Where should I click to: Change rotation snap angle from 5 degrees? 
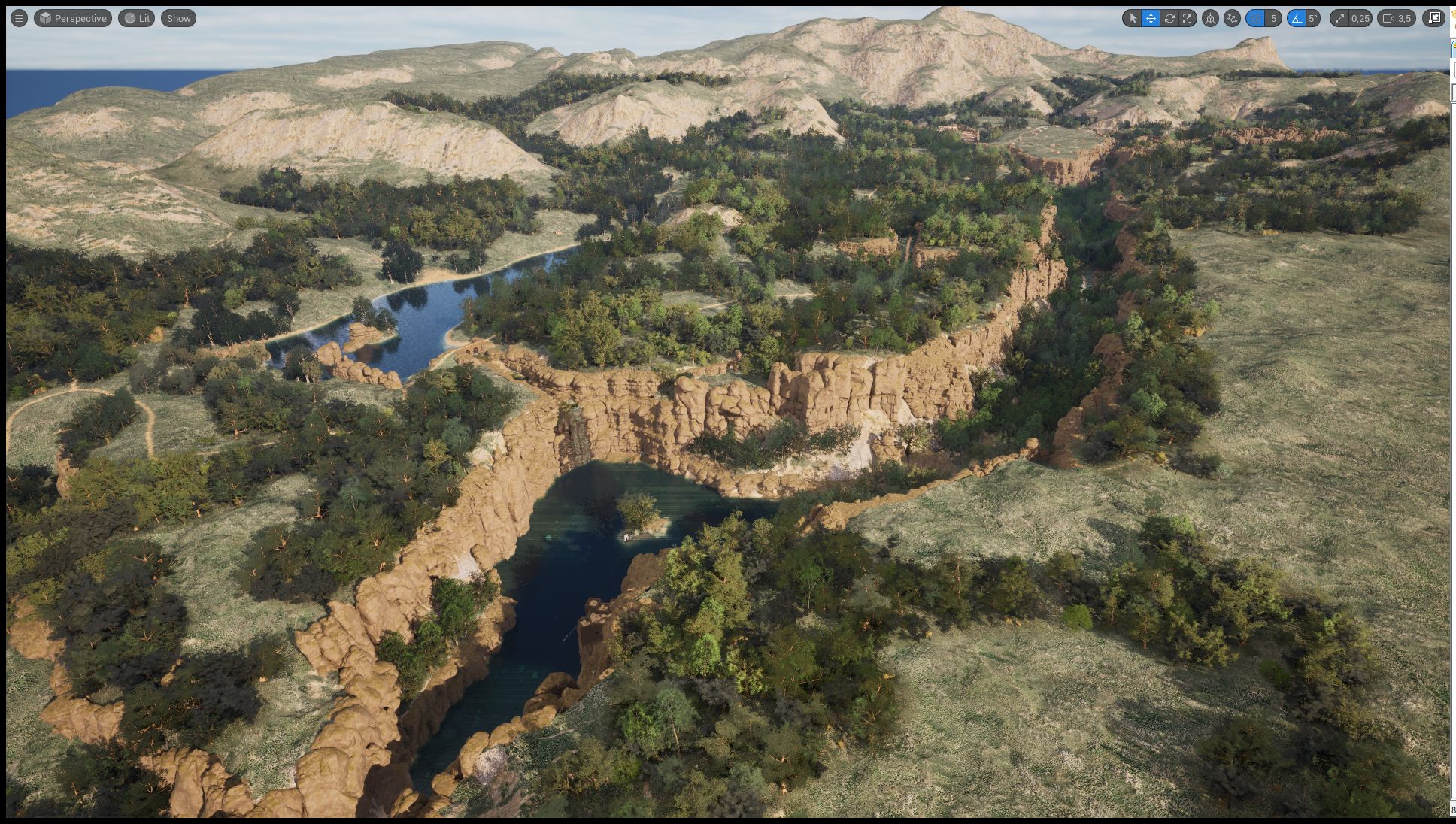(1314, 18)
